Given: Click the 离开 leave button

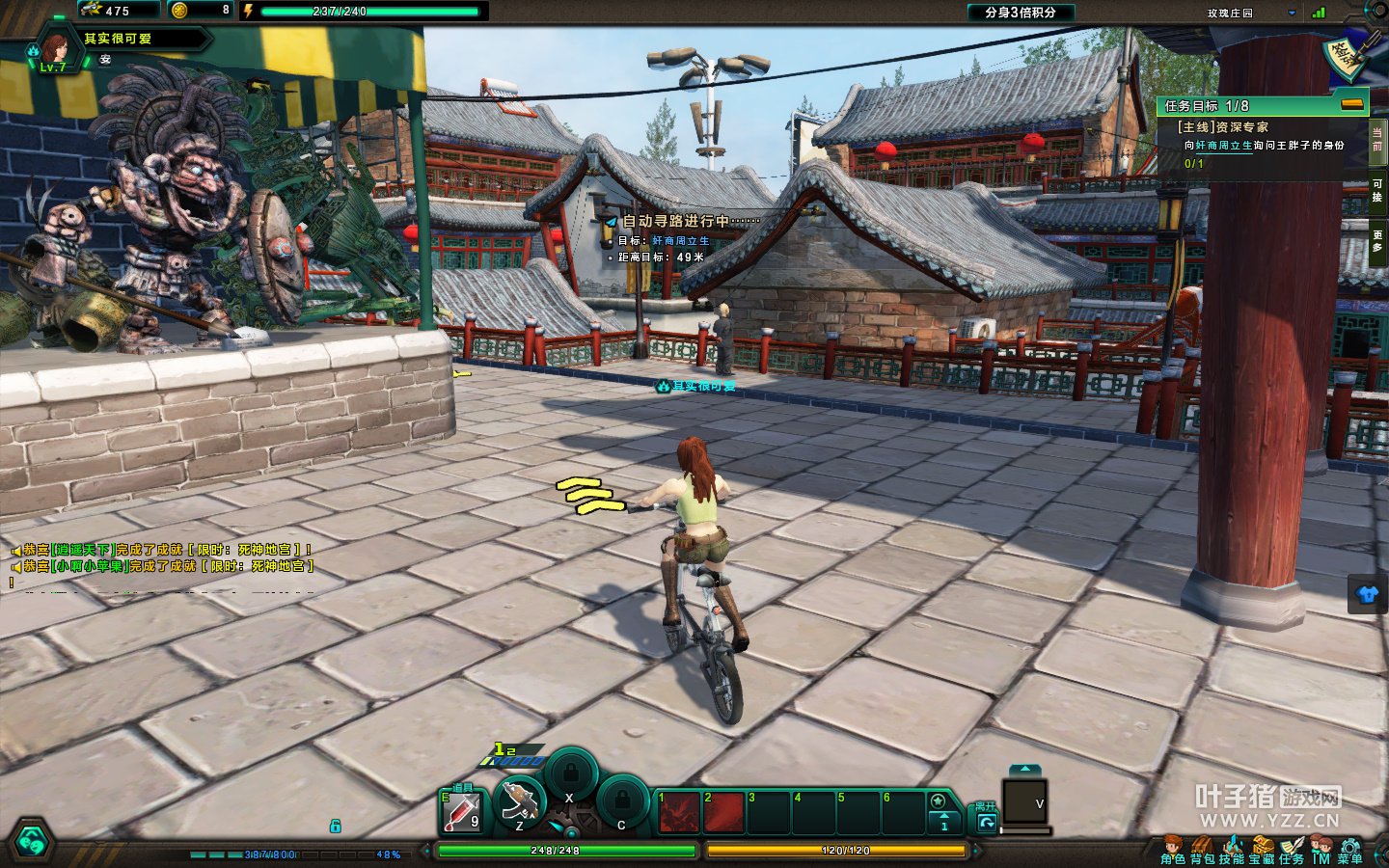Looking at the screenshot, I should tap(986, 816).
